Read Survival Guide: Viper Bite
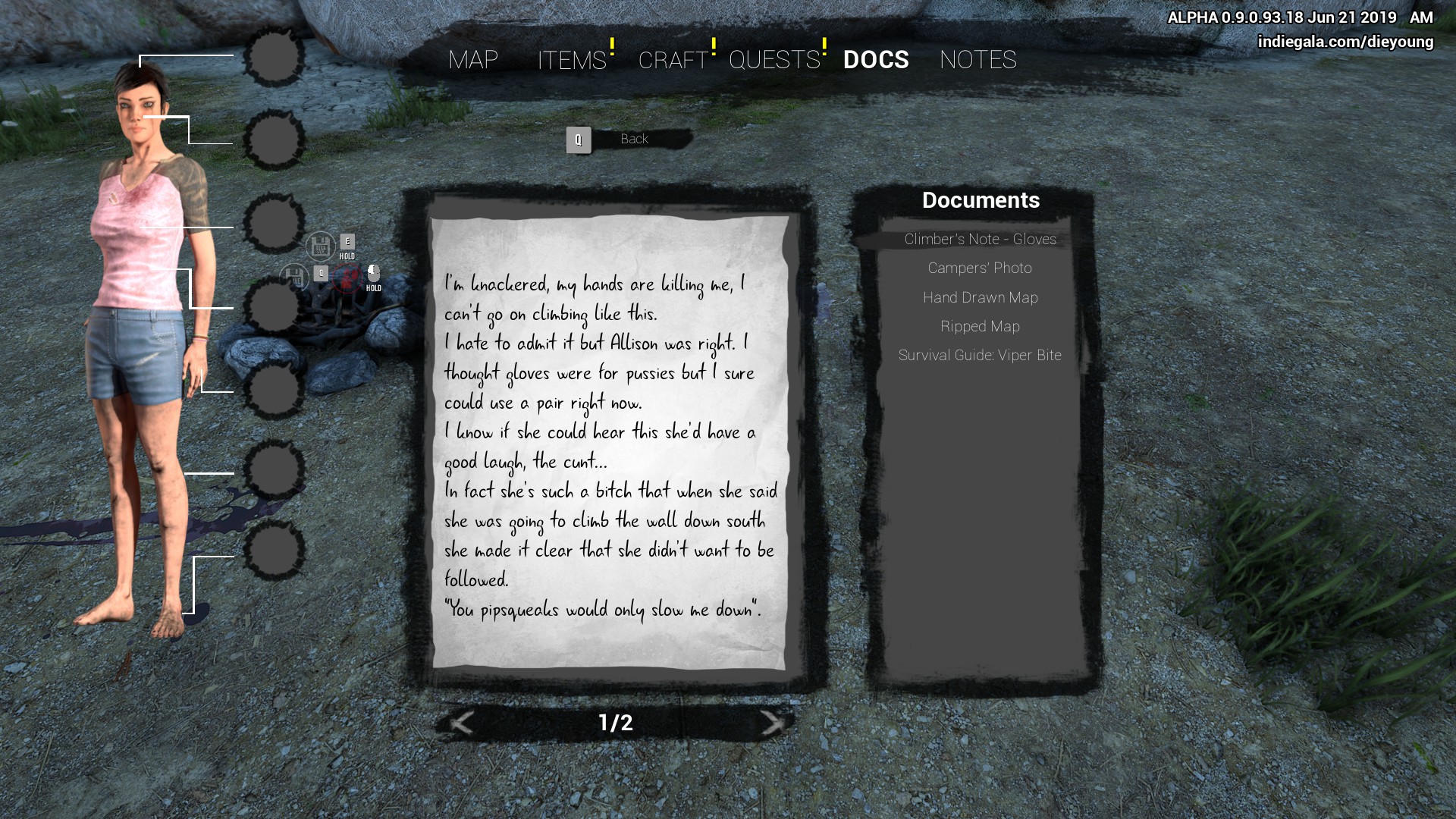This screenshot has height=819, width=1456. point(980,356)
